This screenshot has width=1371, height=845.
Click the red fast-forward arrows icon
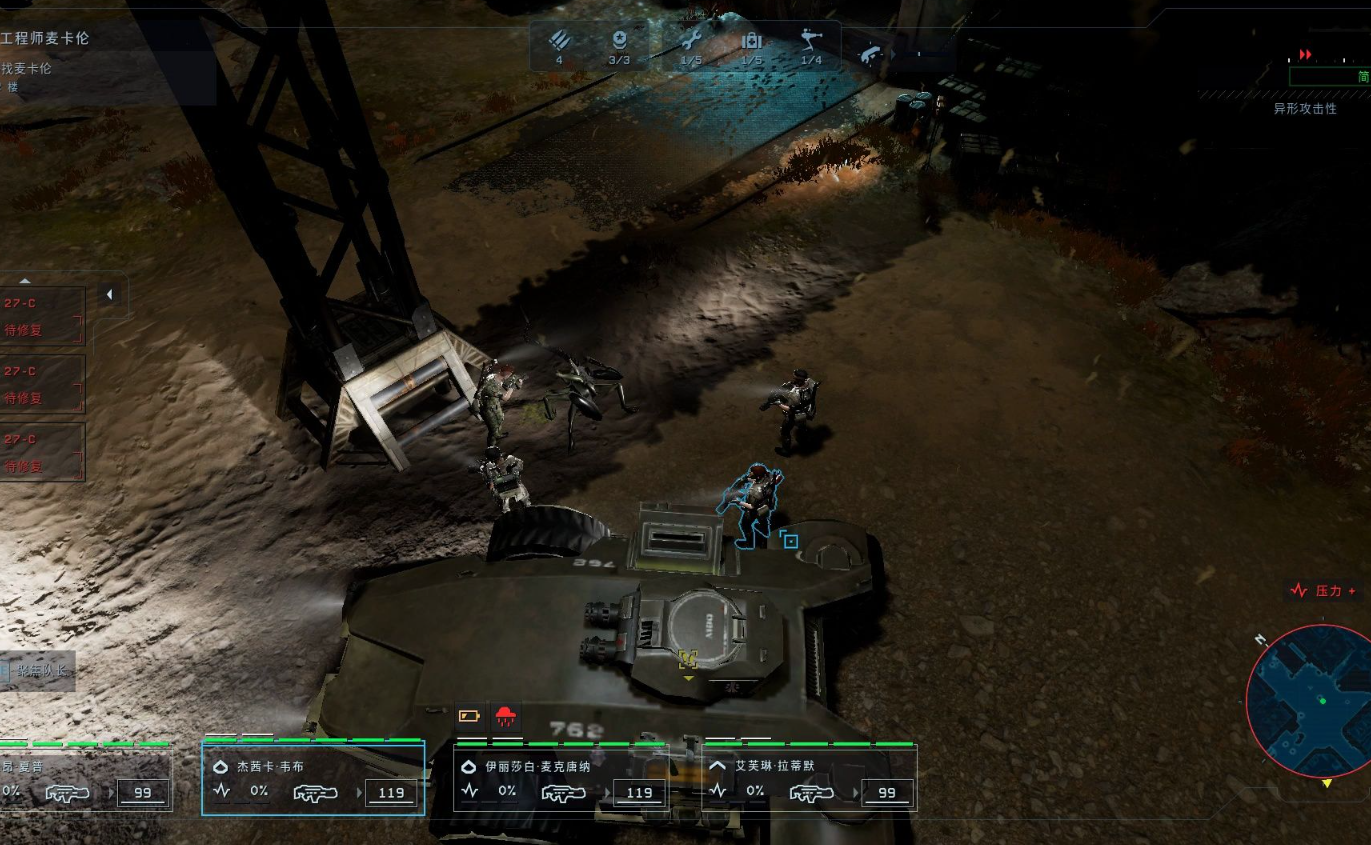click(x=1305, y=54)
